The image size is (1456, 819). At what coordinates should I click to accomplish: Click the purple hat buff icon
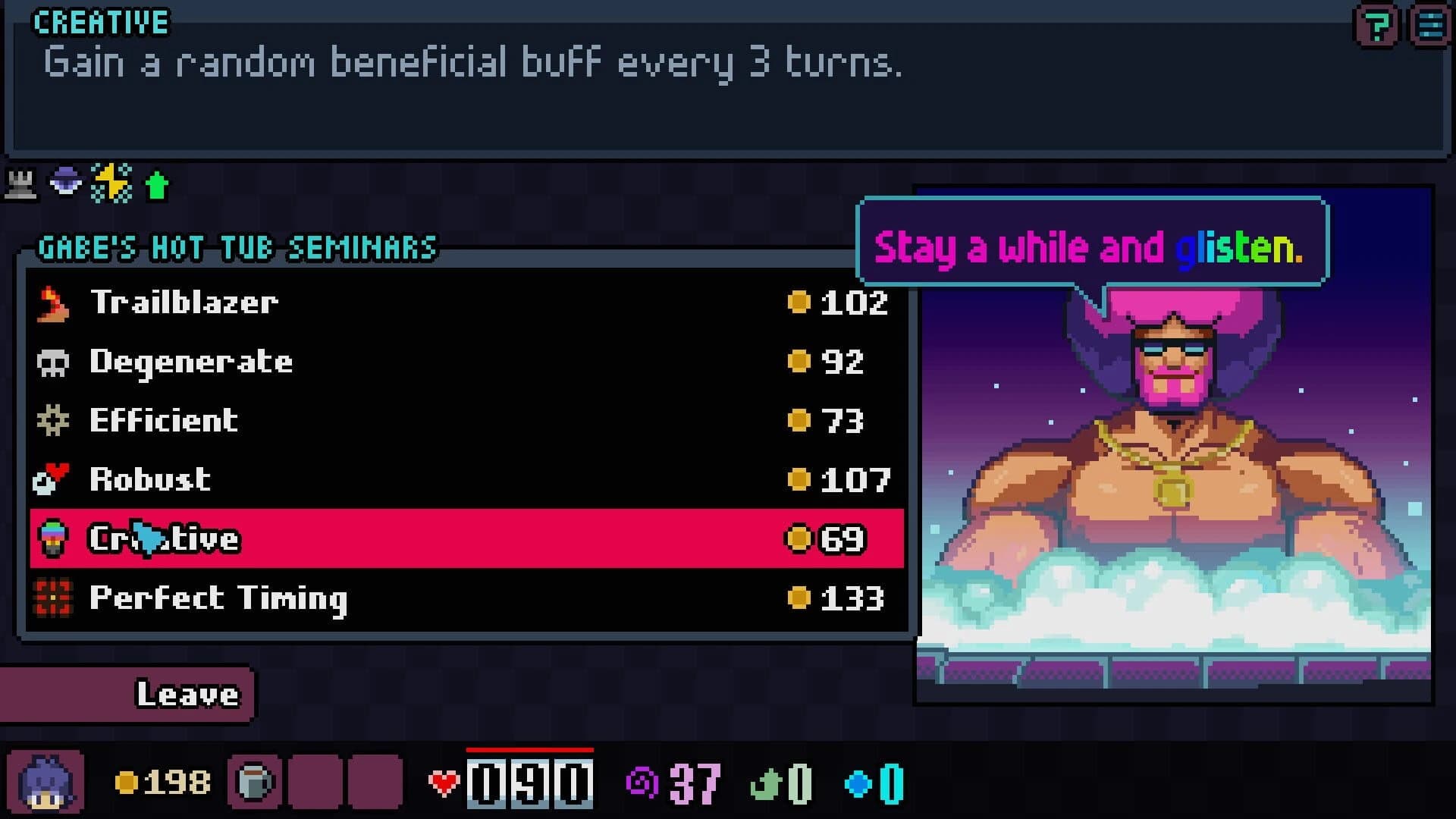coord(67,182)
